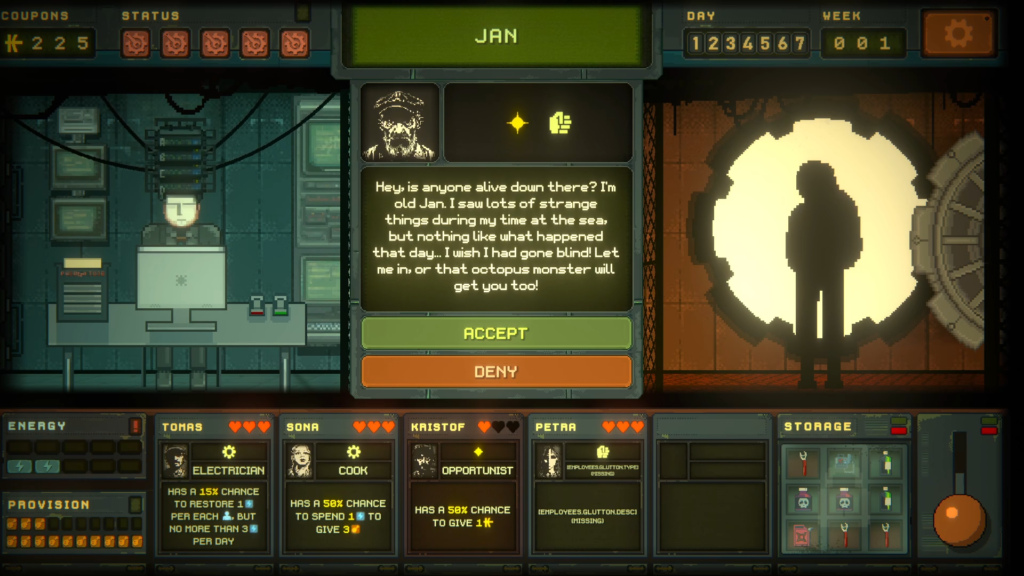Deny Jan entry
1024x576 pixels.
point(496,371)
